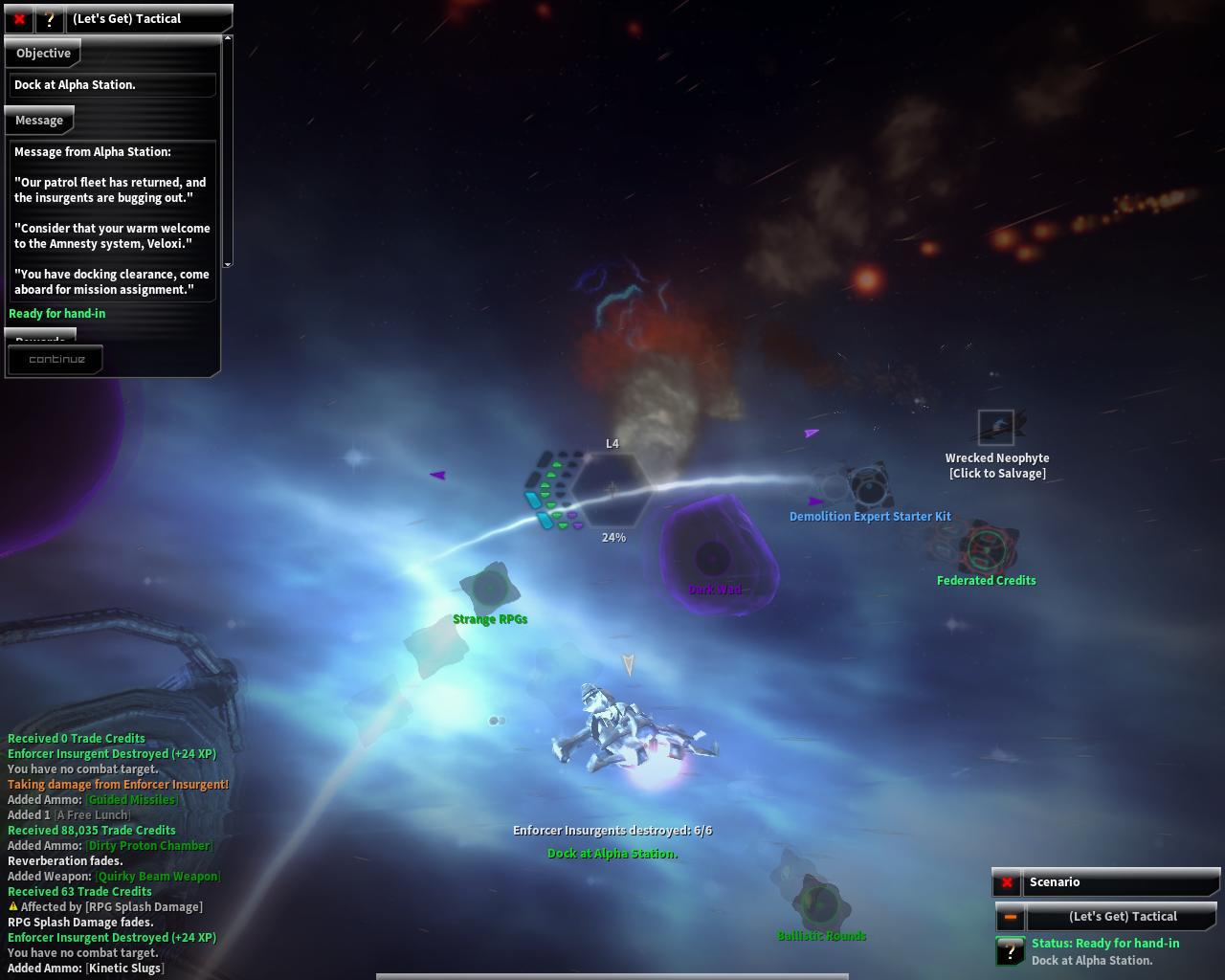Close the Scenario tracker panel
The height and width of the screenshot is (980, 1225).
1007,882
